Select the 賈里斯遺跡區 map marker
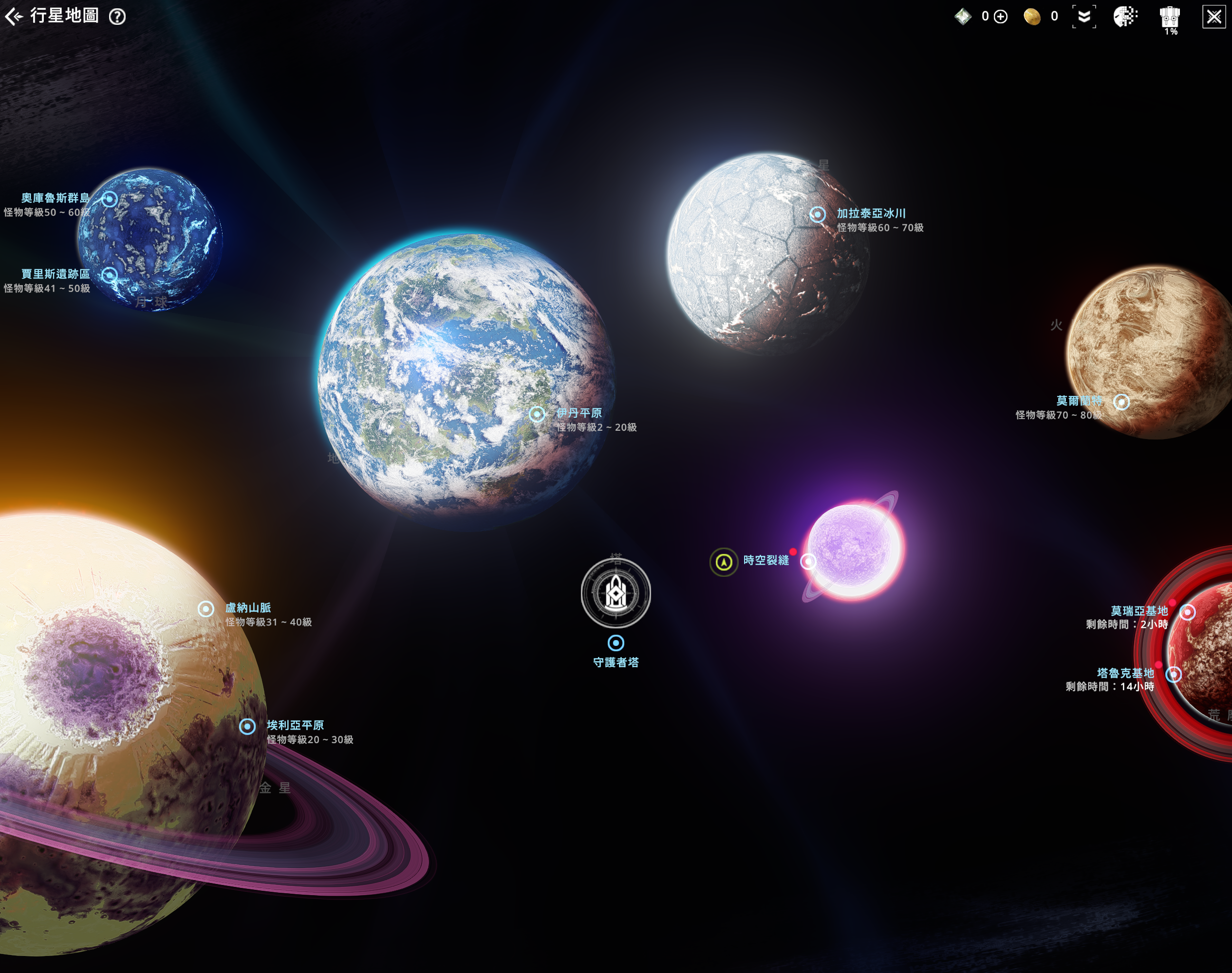The width and height of the screenshot is (1232, 973). pyautogui.click(x=110, y=275)
